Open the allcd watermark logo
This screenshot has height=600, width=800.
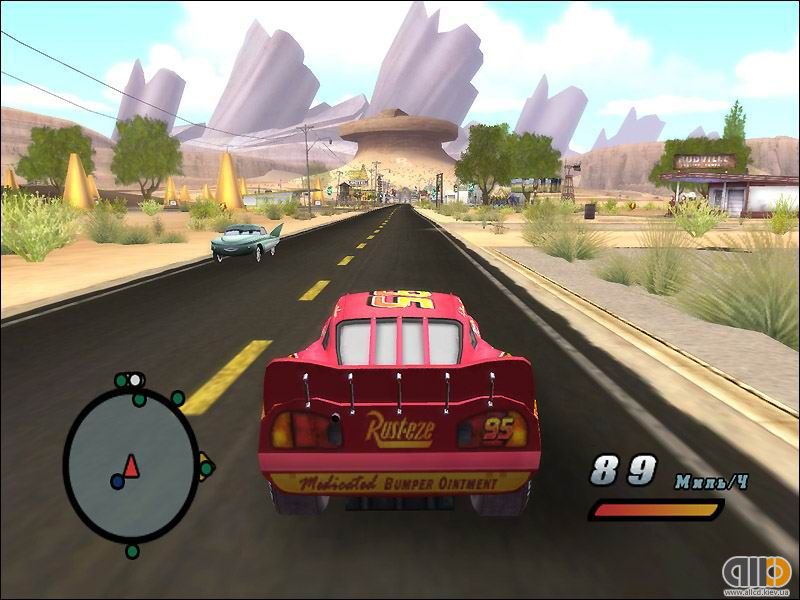(755, 572)
